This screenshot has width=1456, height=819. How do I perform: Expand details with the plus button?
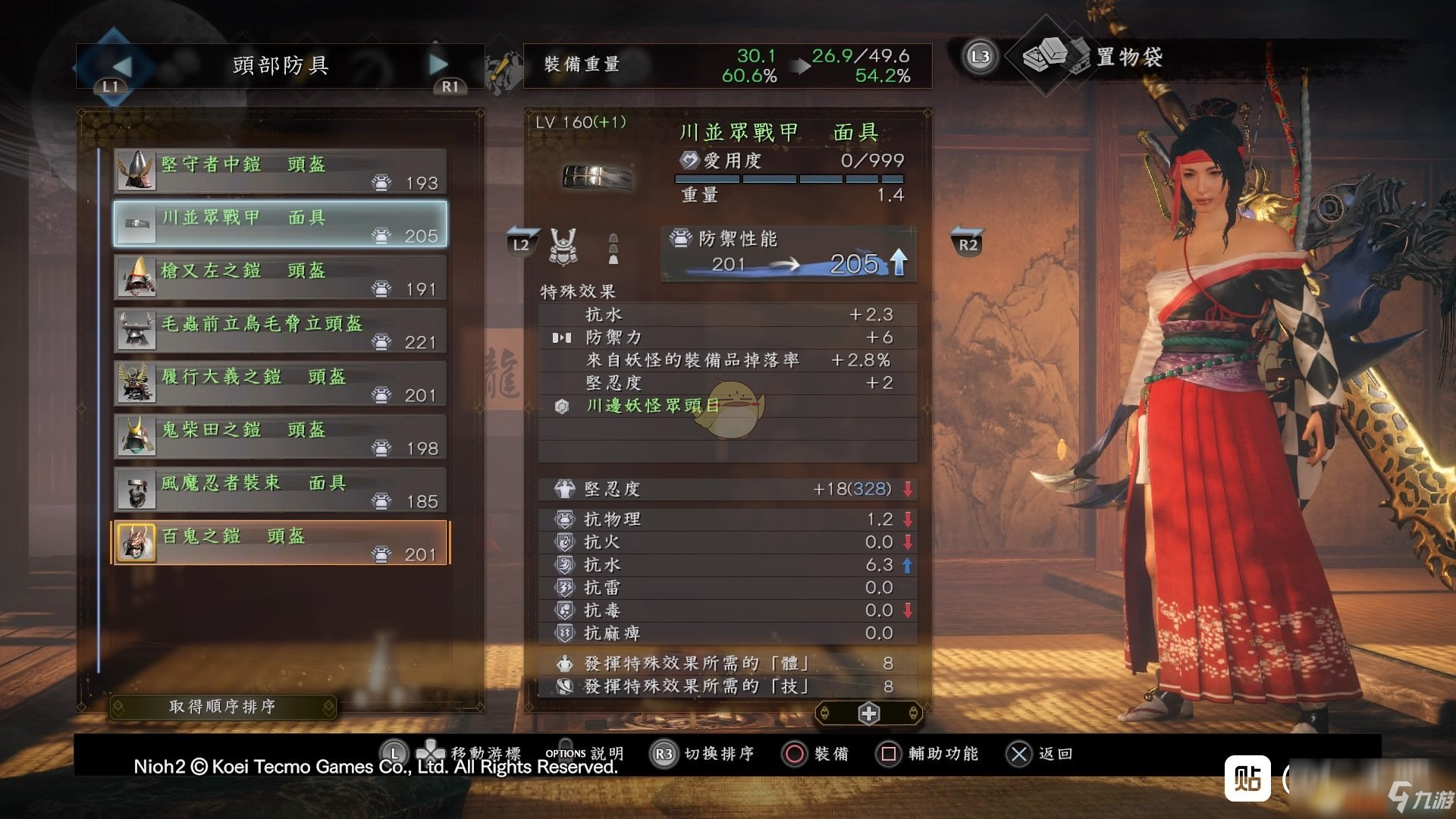pyautogui.click(x=868, y=714)
